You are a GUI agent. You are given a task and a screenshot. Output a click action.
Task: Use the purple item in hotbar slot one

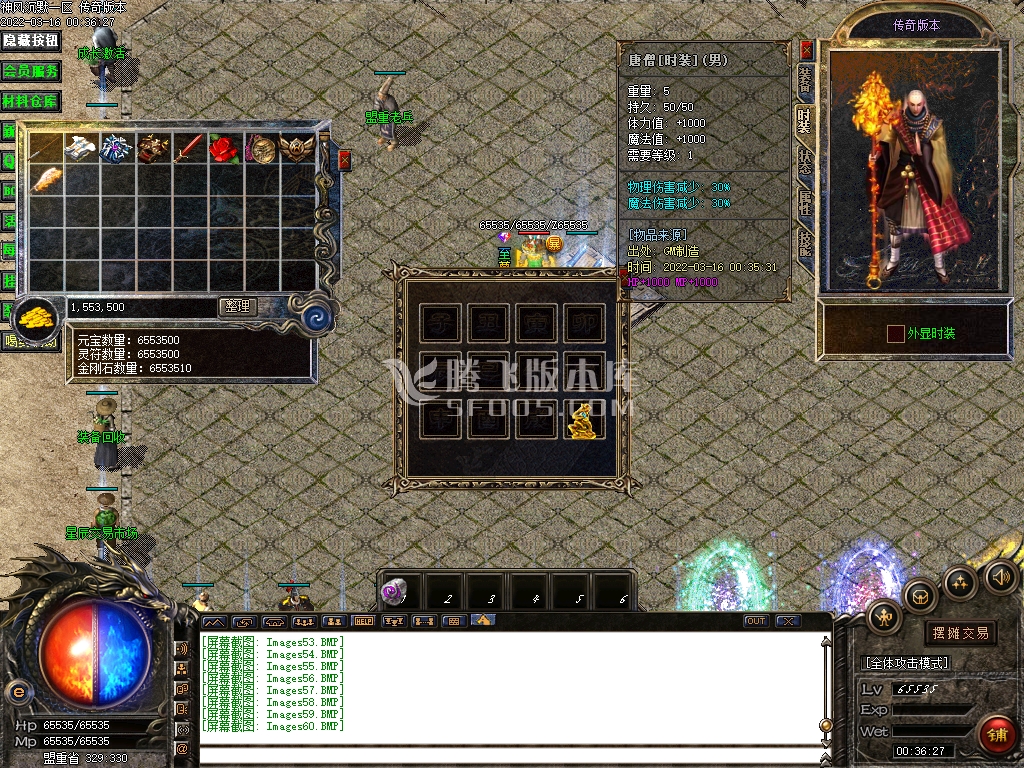pos(397,592)
